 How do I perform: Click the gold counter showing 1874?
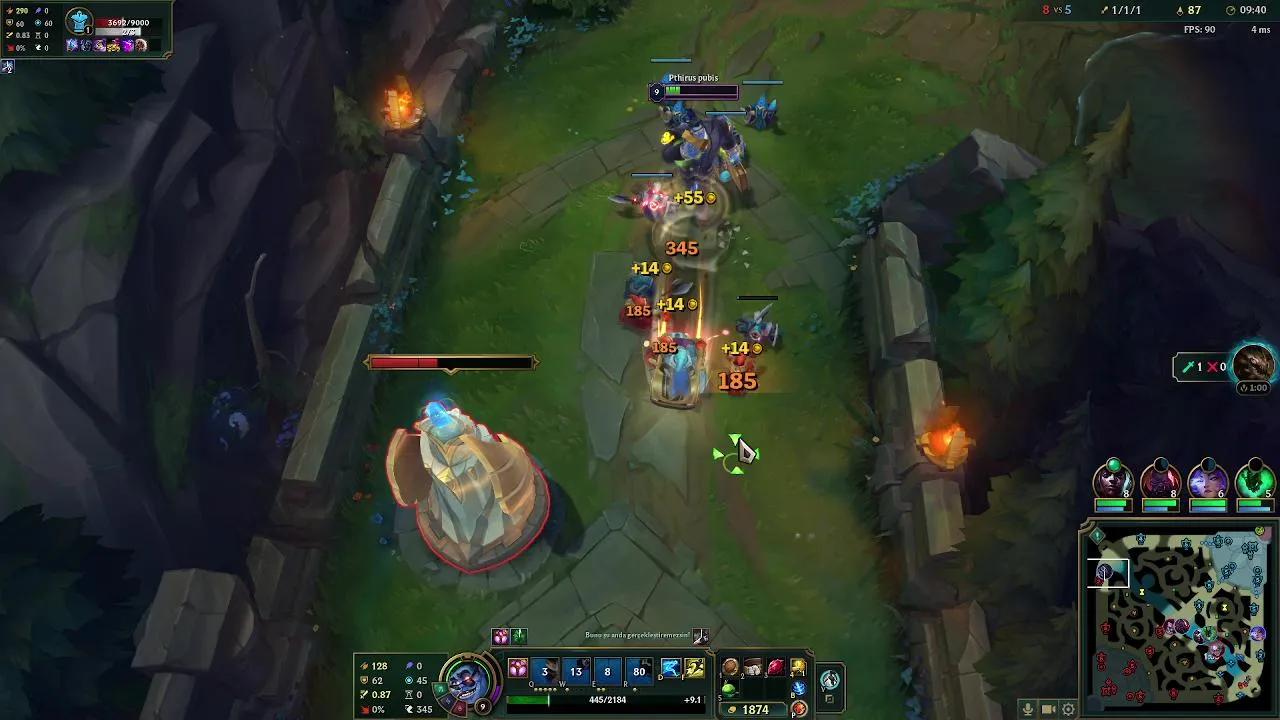754,707
